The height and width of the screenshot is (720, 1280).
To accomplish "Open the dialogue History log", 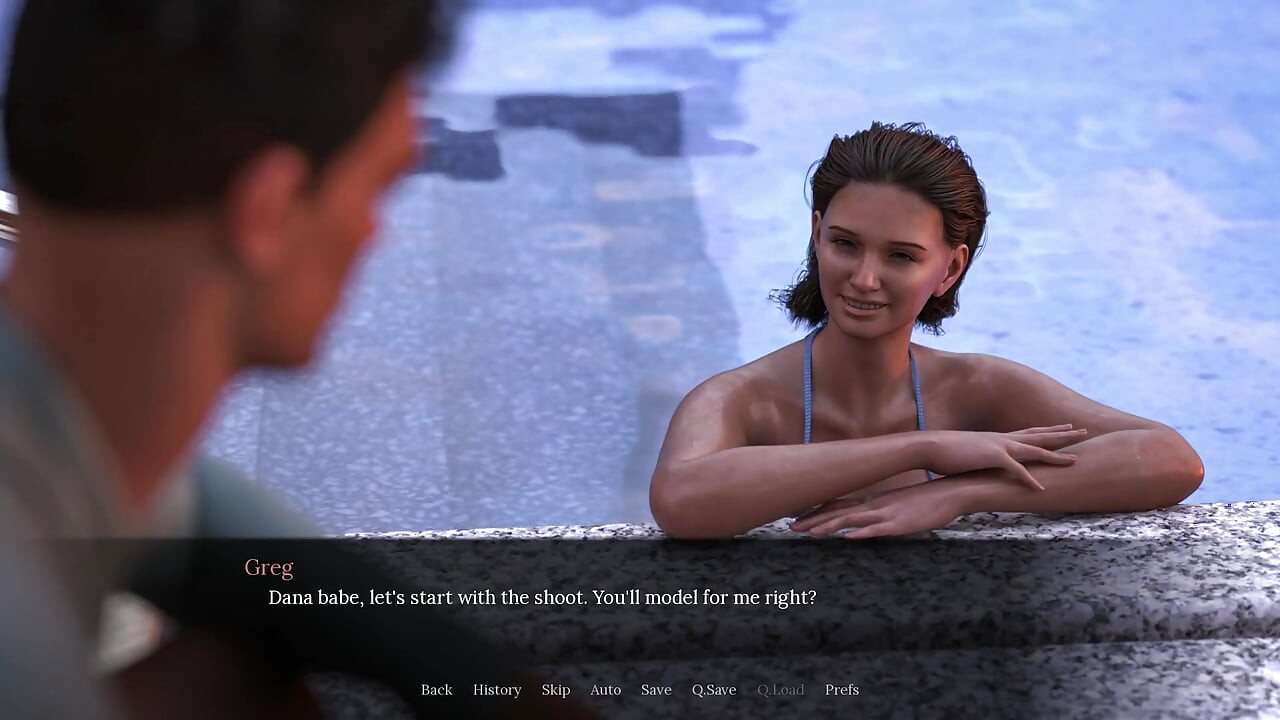I will 497,690.
